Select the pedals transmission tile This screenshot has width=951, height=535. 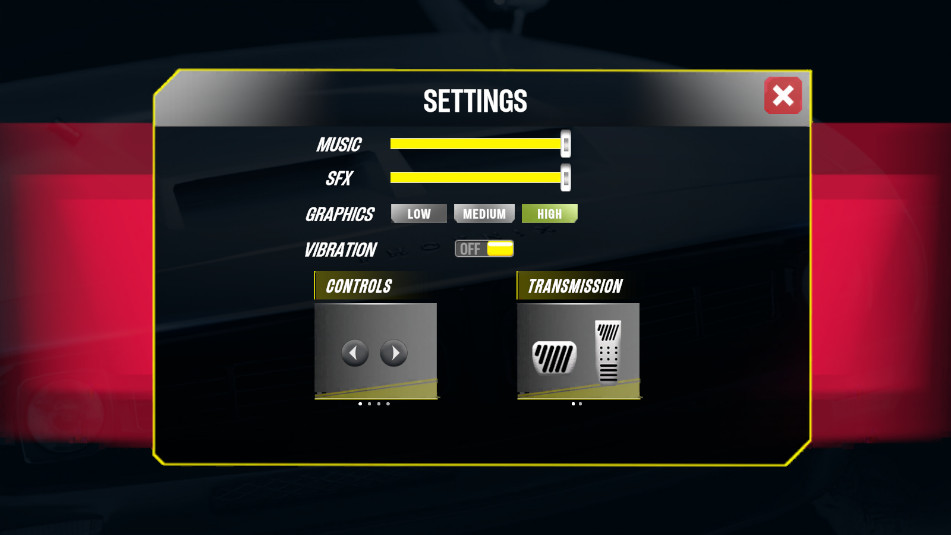point(579,351)
